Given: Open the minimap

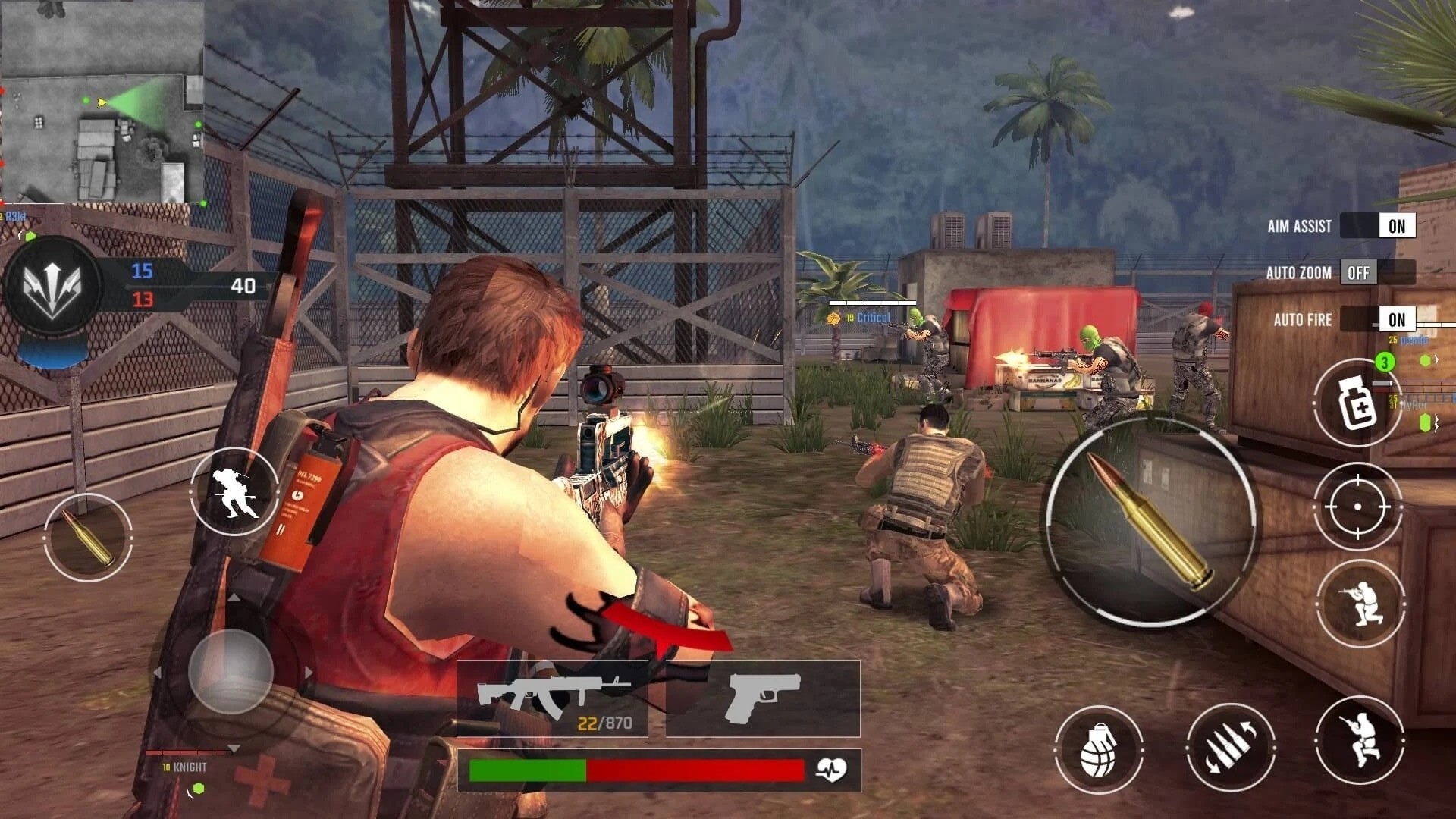Looking at the screenshot, I should (102, 102).
